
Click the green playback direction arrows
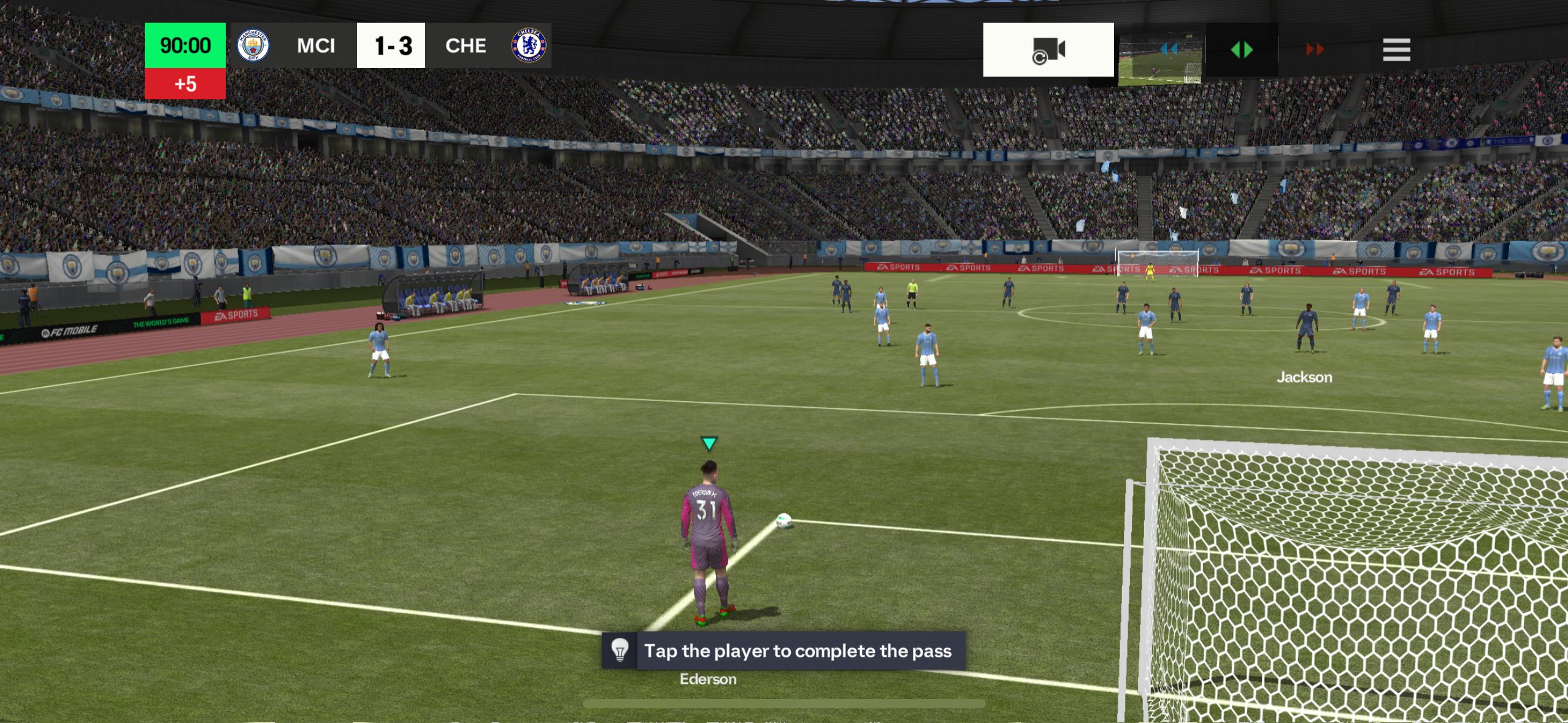(x=1241, y=50)
